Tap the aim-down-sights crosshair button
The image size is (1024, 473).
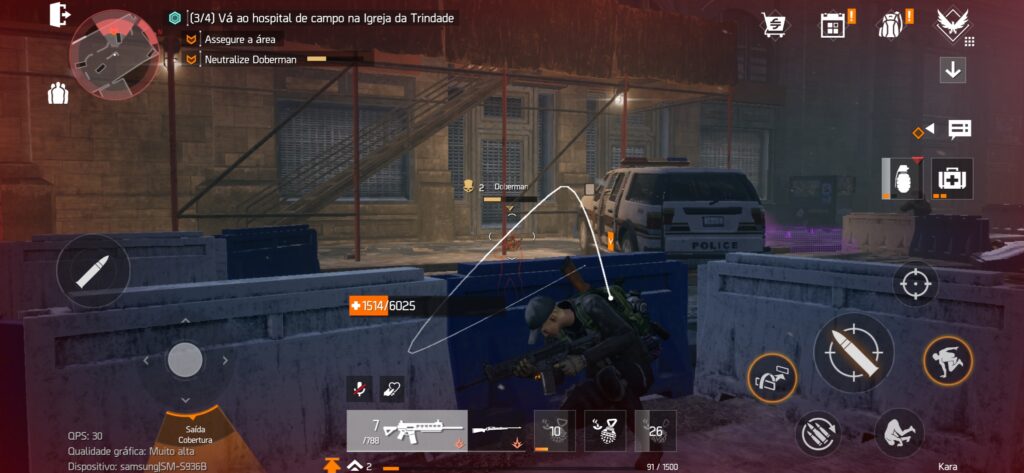(914, 284)
